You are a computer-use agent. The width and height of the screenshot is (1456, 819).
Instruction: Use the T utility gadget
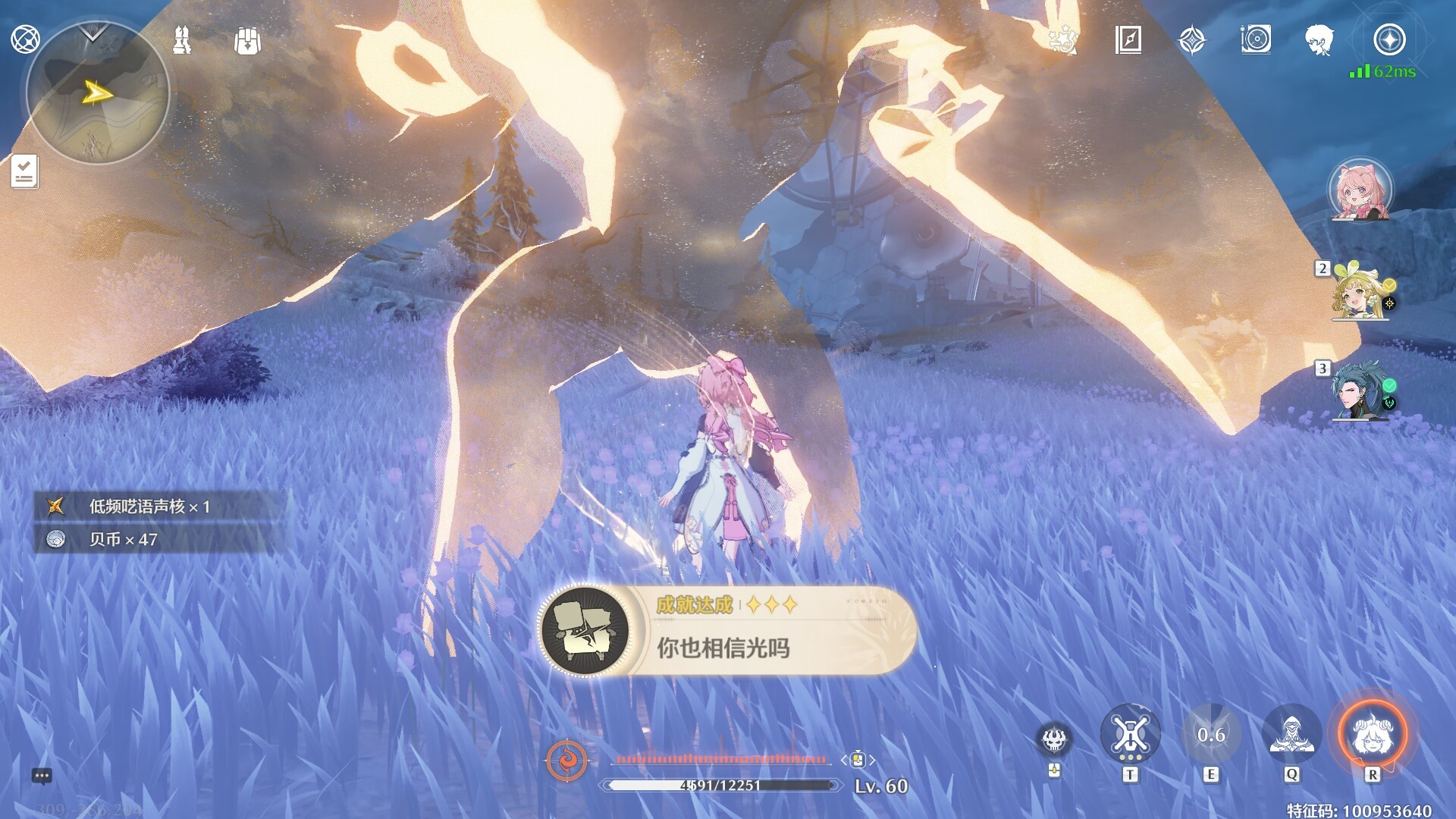(x=1130, y=734)
